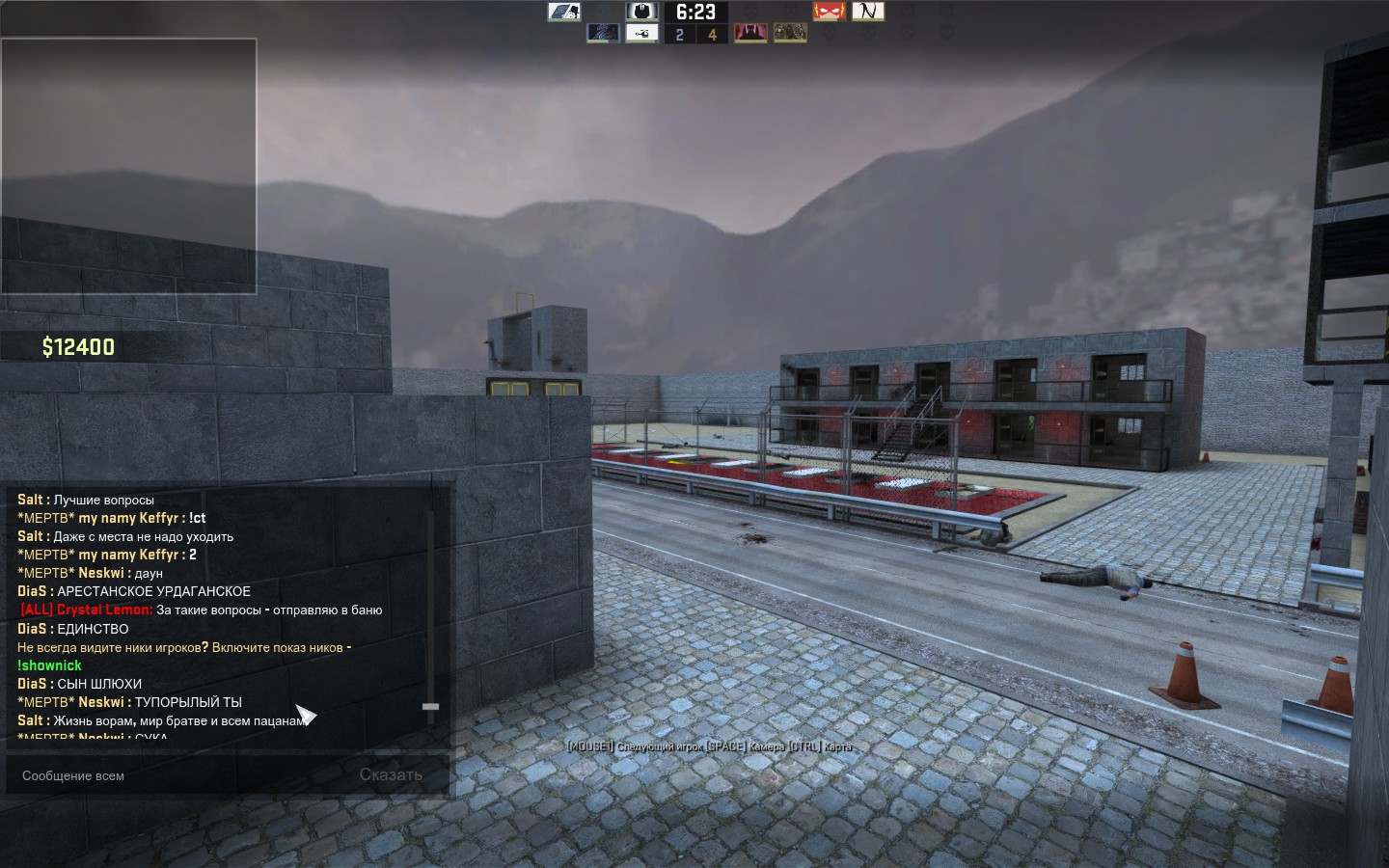Select the blue dragon player avatar

(x=603, y=34)
